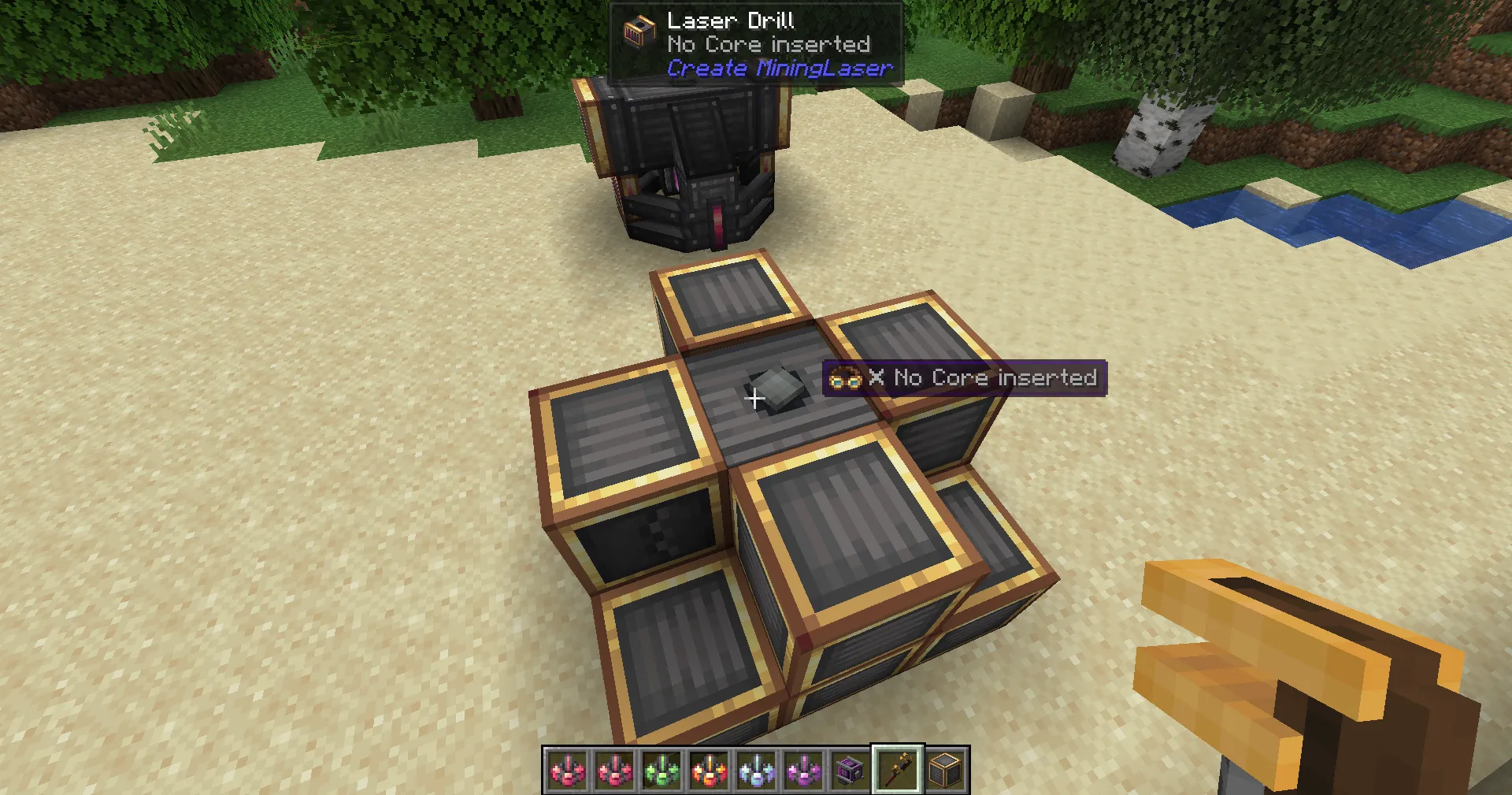Select the golden wrench in the active hotbar slot
The image size is (1512, 795).
[x=898, y=771]
